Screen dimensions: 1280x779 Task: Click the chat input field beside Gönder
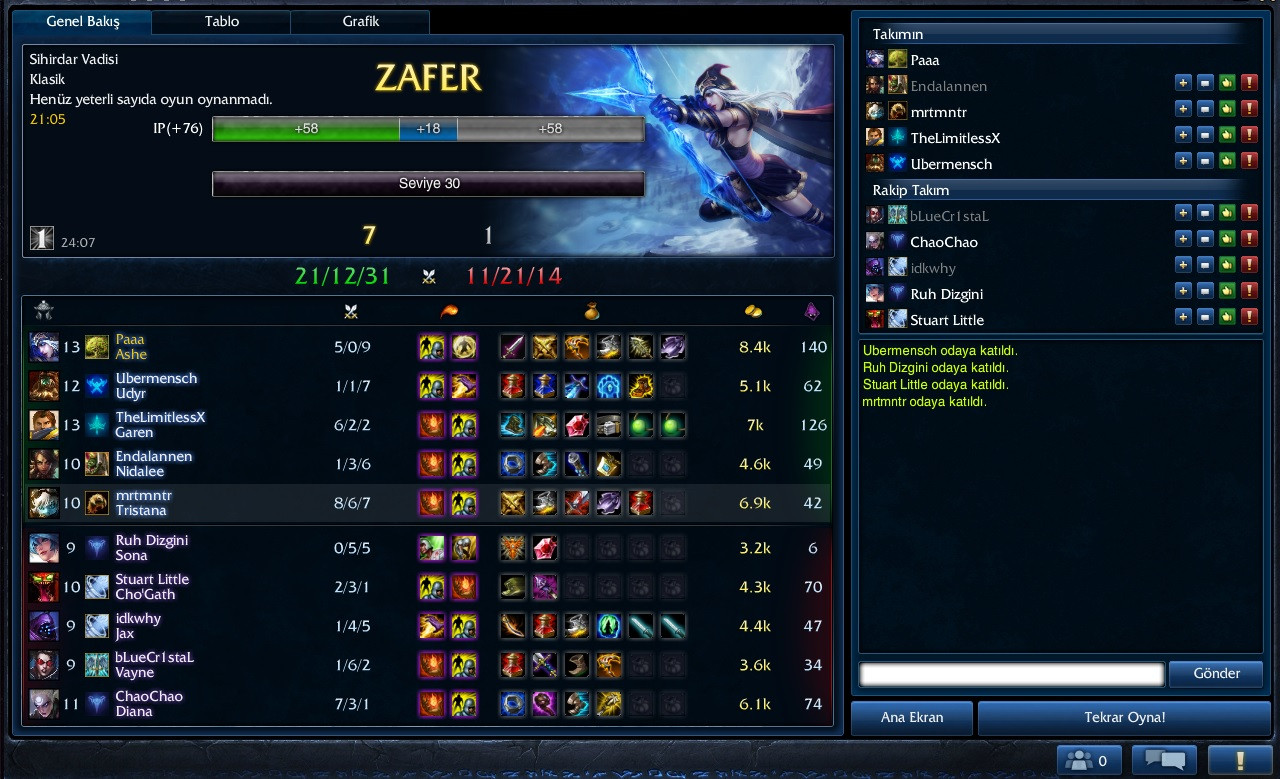(x=1010, y=673)
